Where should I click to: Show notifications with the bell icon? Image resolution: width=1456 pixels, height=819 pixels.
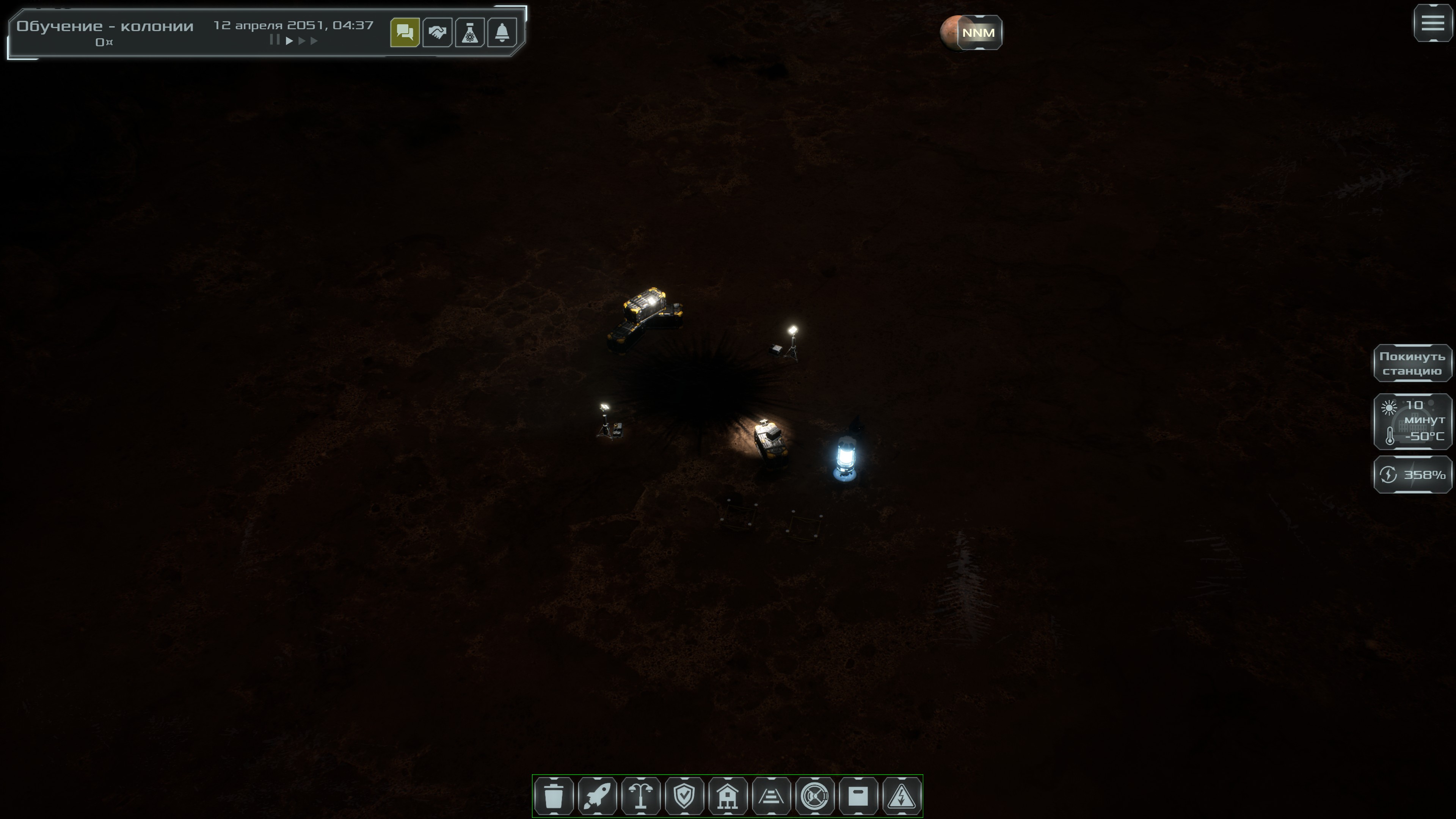coord(502,33)
